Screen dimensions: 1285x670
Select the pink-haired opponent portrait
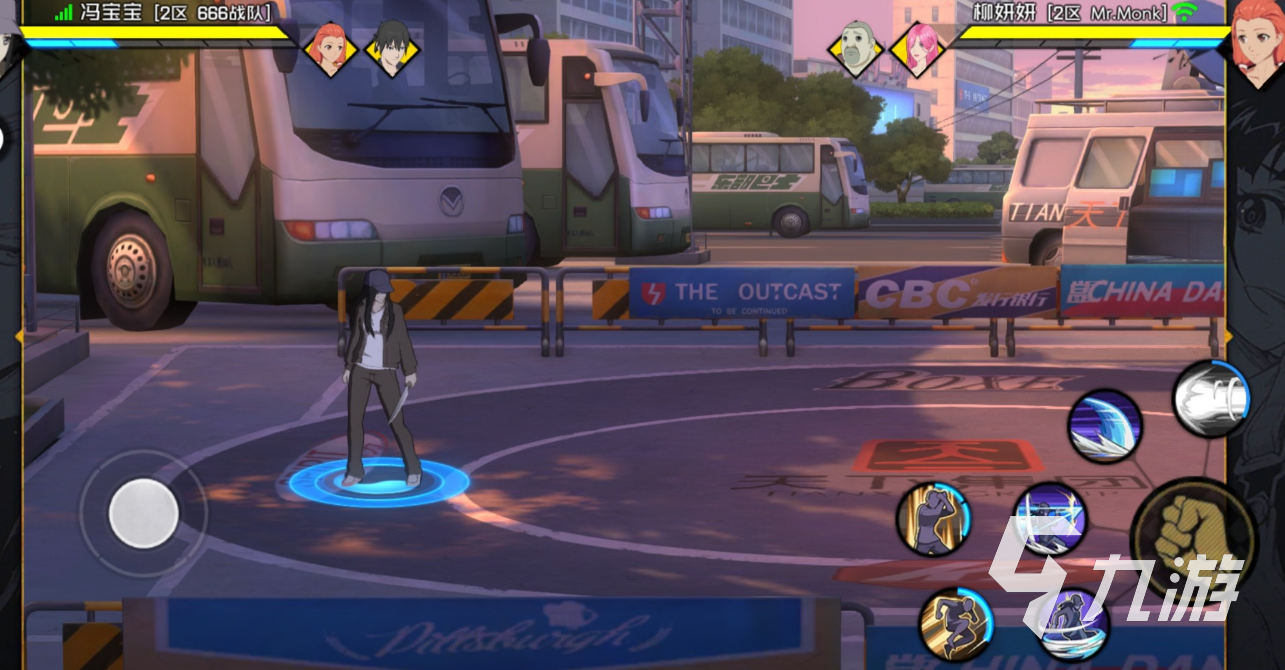click(x=915, y=47)
